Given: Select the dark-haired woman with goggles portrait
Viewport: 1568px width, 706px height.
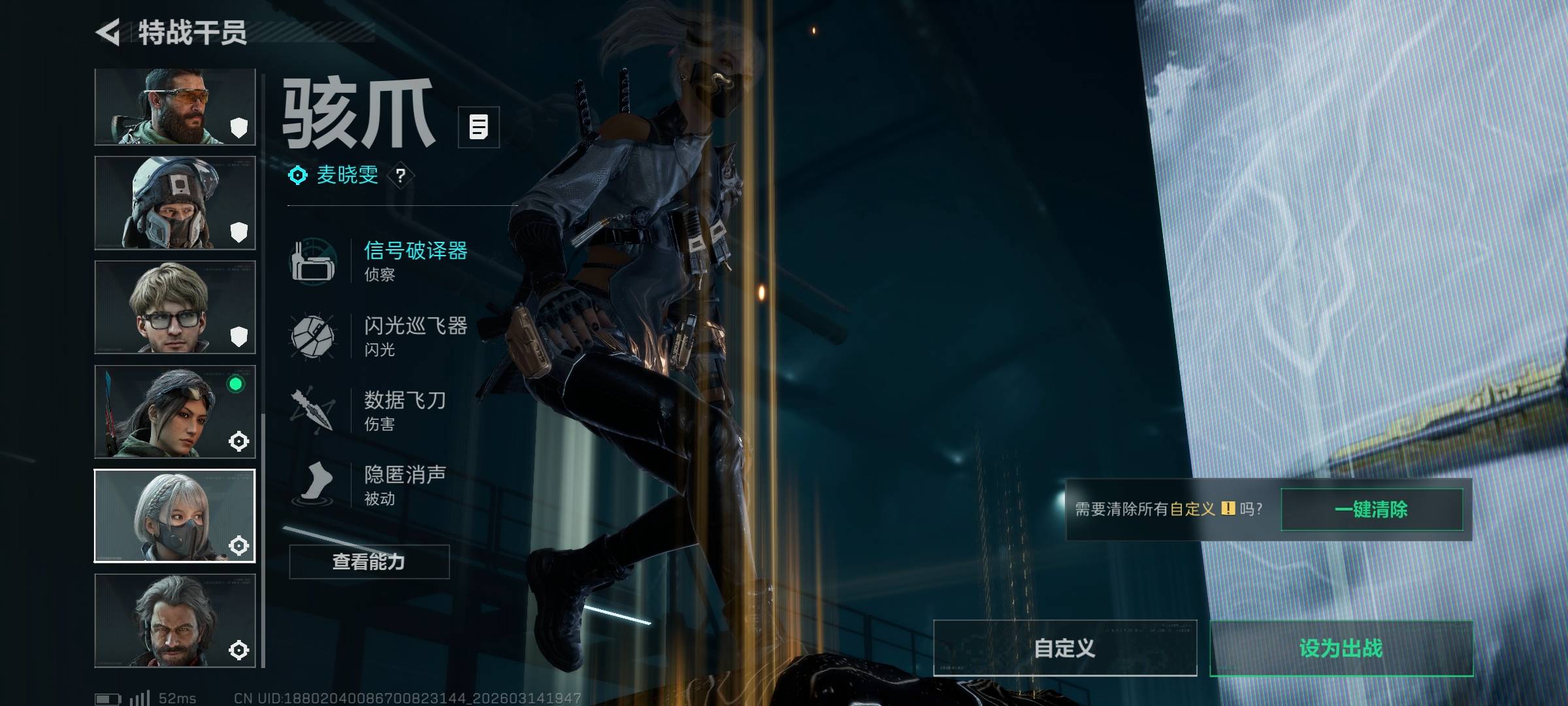Looking at the screenshot, I should [174, 412].
